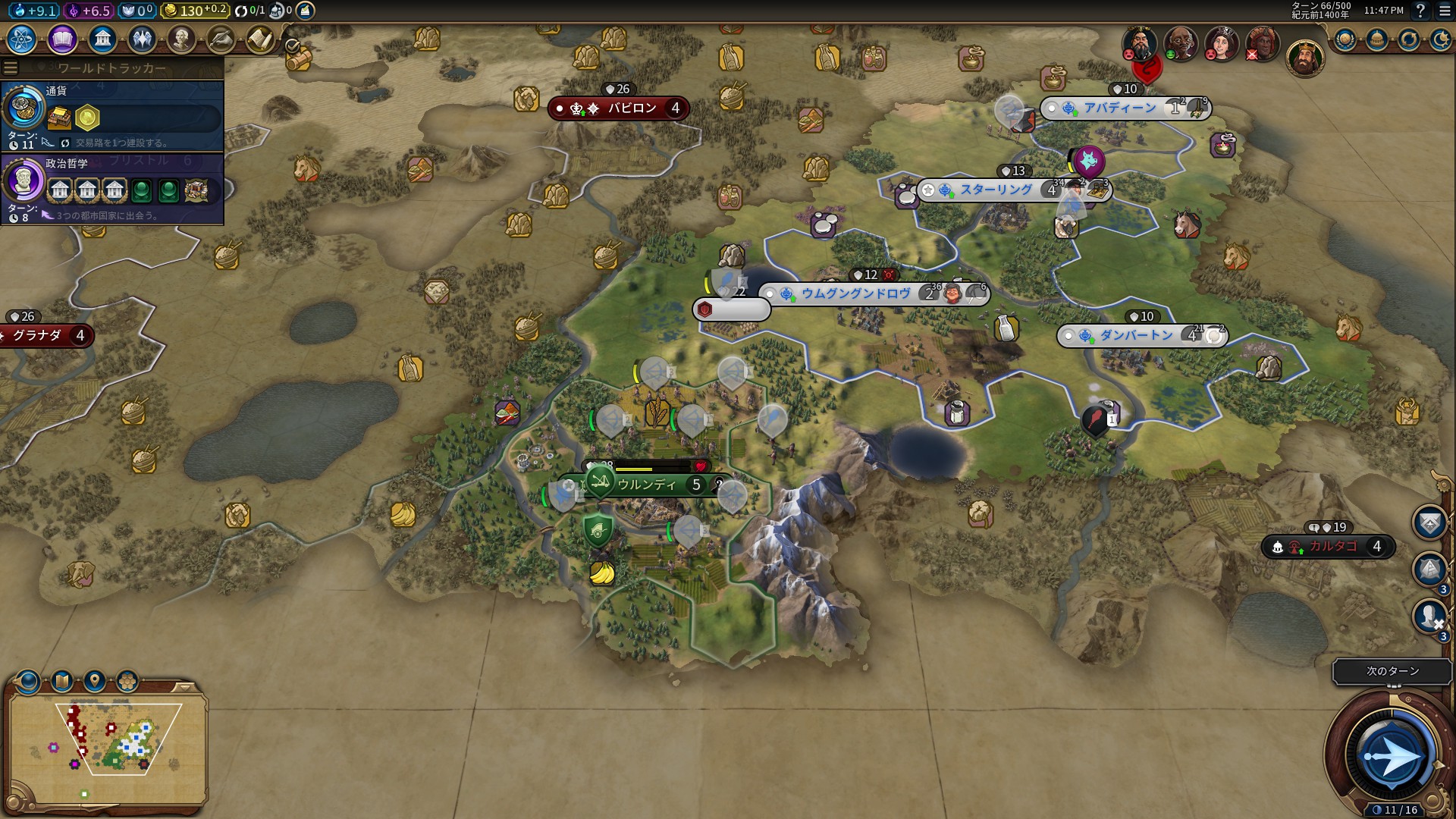Open the game menu hamburger button

[1445, 11]
